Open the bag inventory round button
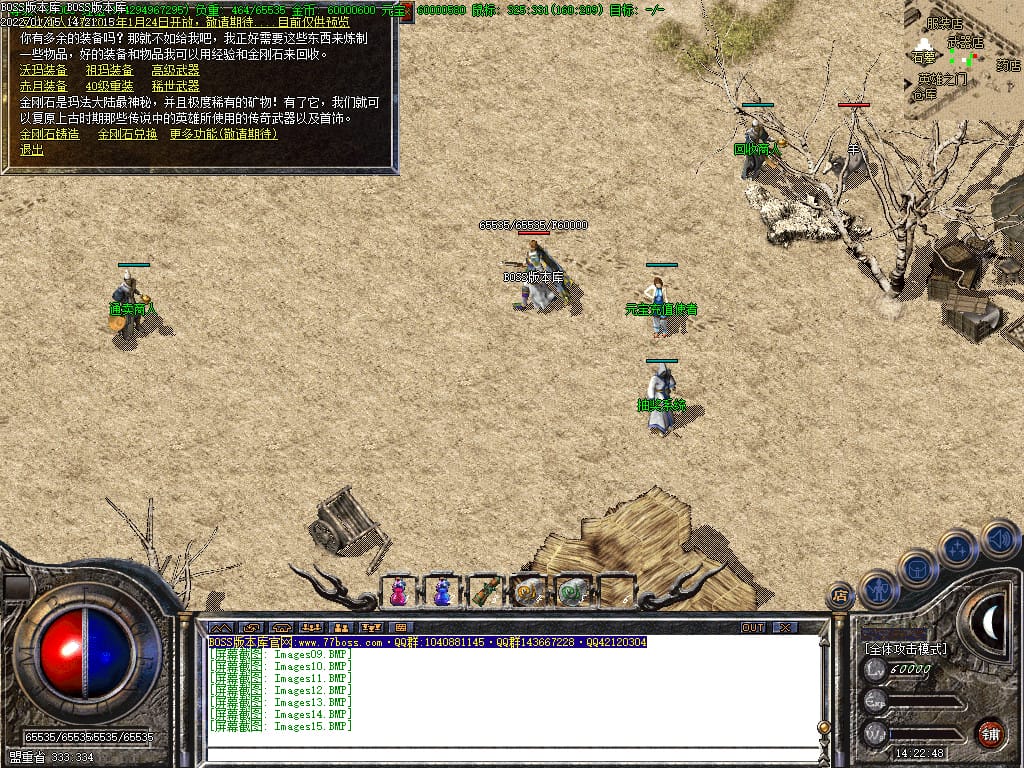Screen dimensions: 1024x768 [x=918, y=569]
